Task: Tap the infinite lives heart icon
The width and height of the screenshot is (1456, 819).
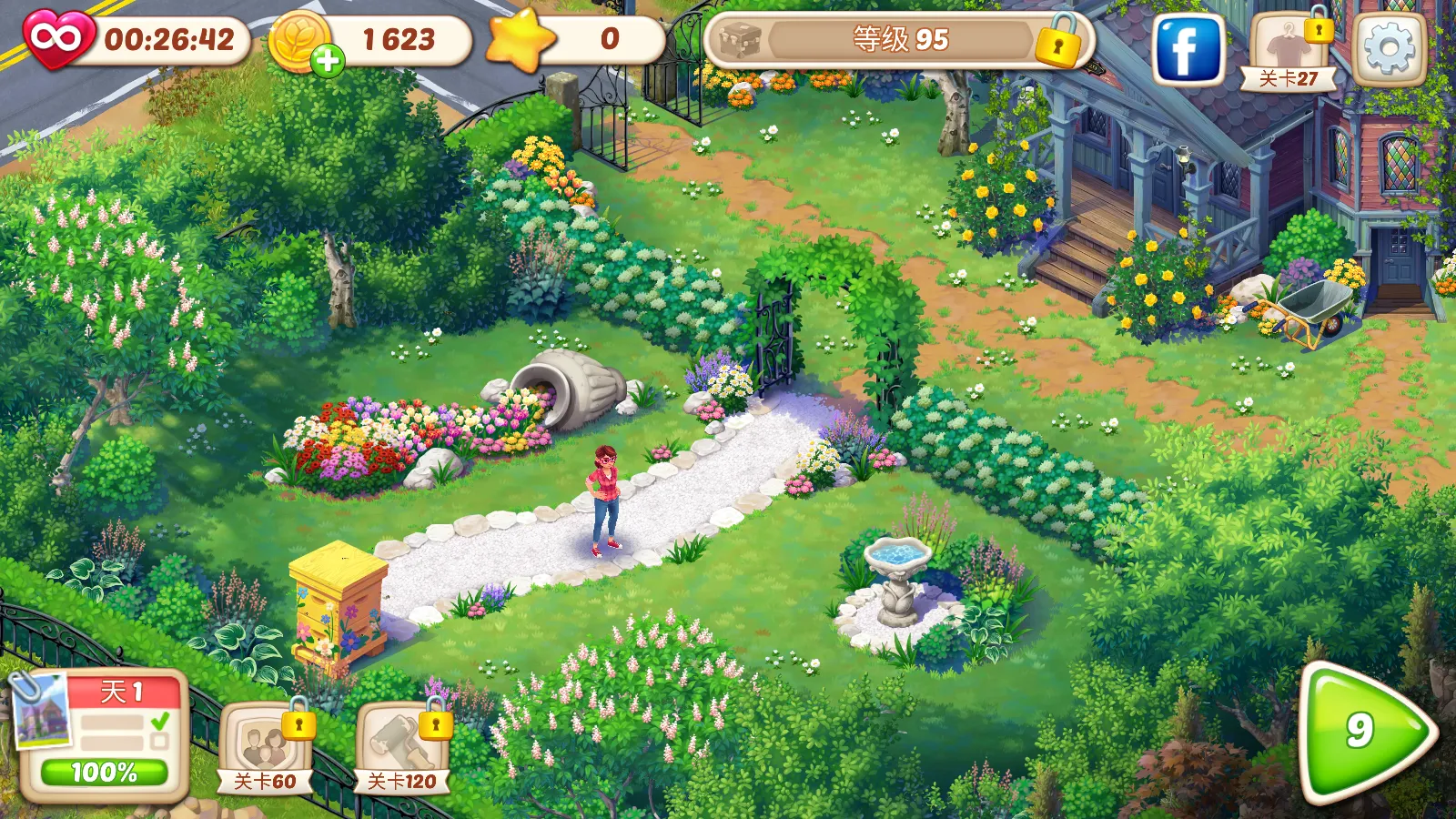Action: coord(57,38)
